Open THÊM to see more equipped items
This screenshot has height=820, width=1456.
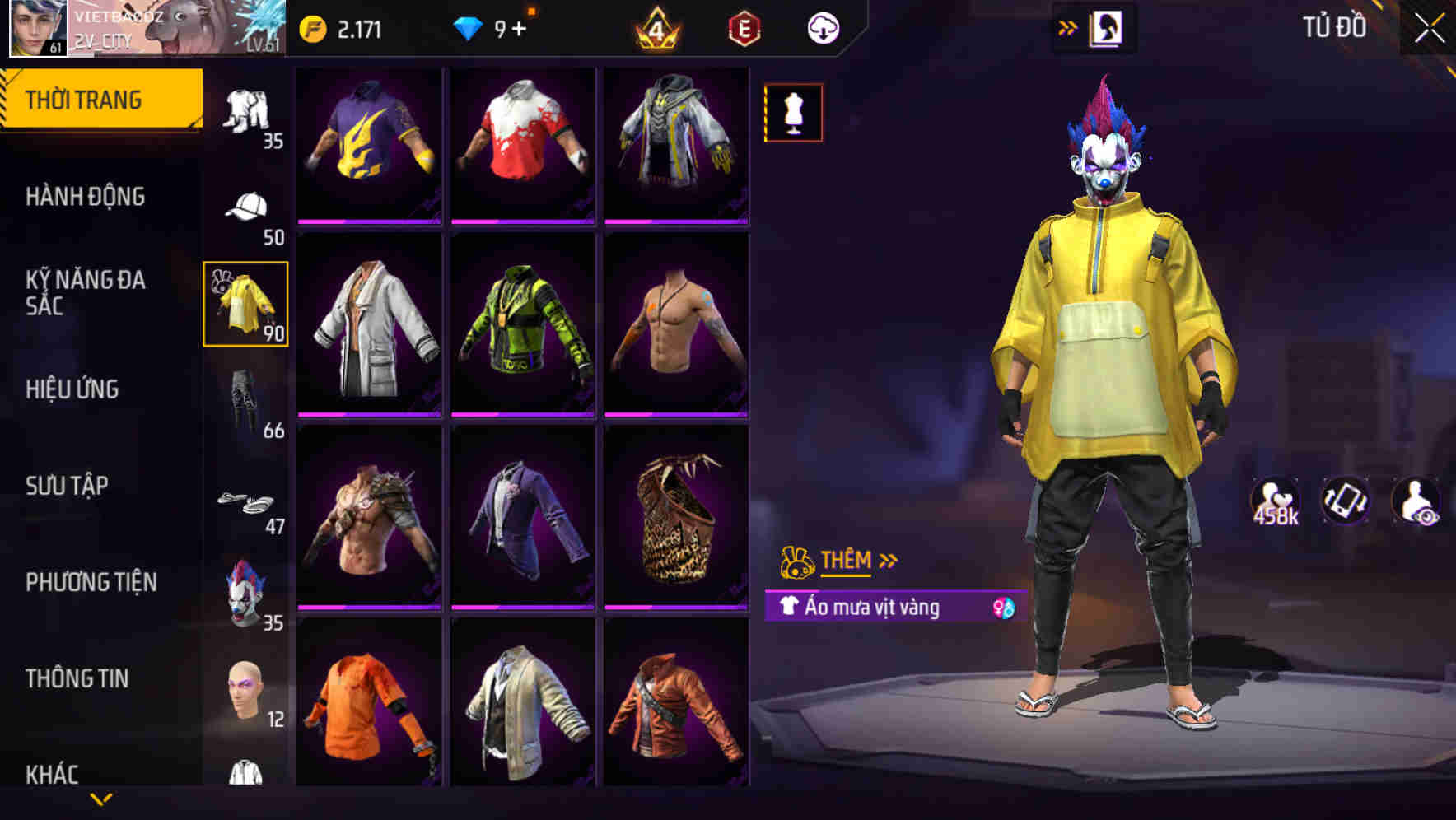pyautogui.click(x=847, y=561)
